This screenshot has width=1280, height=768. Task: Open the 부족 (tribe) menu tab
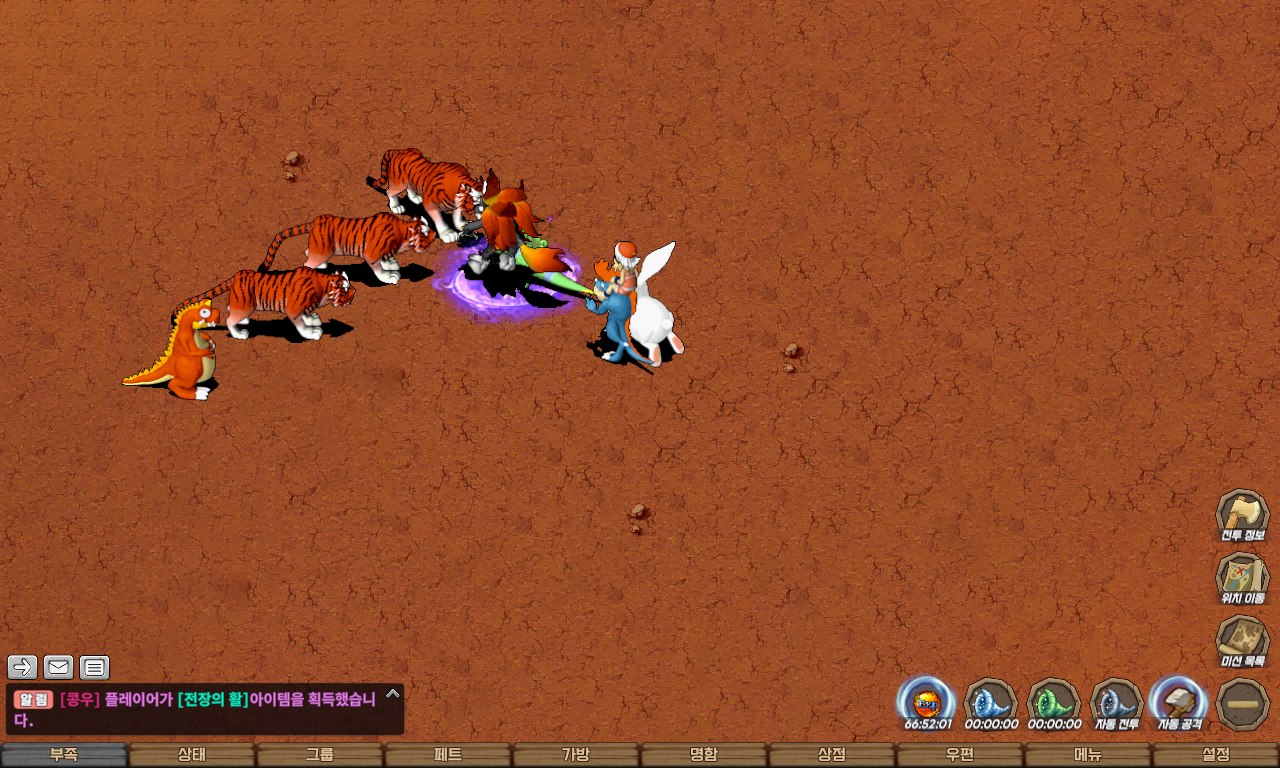[64, 755]
